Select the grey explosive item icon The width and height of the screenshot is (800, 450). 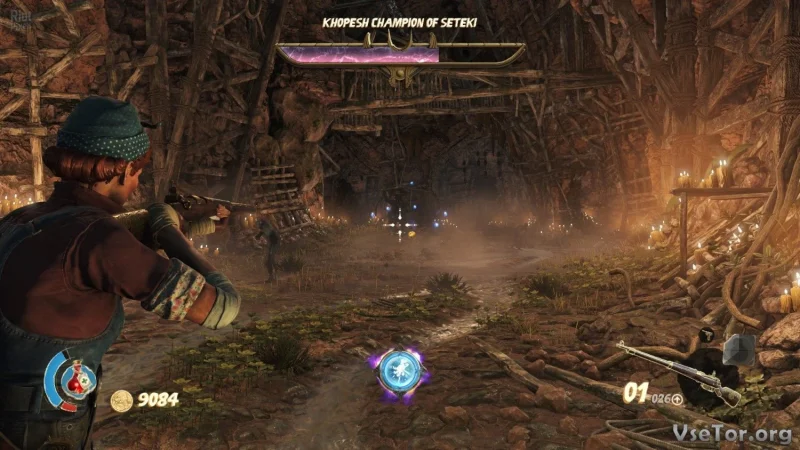pyautogui.click(x=739, y=349)
